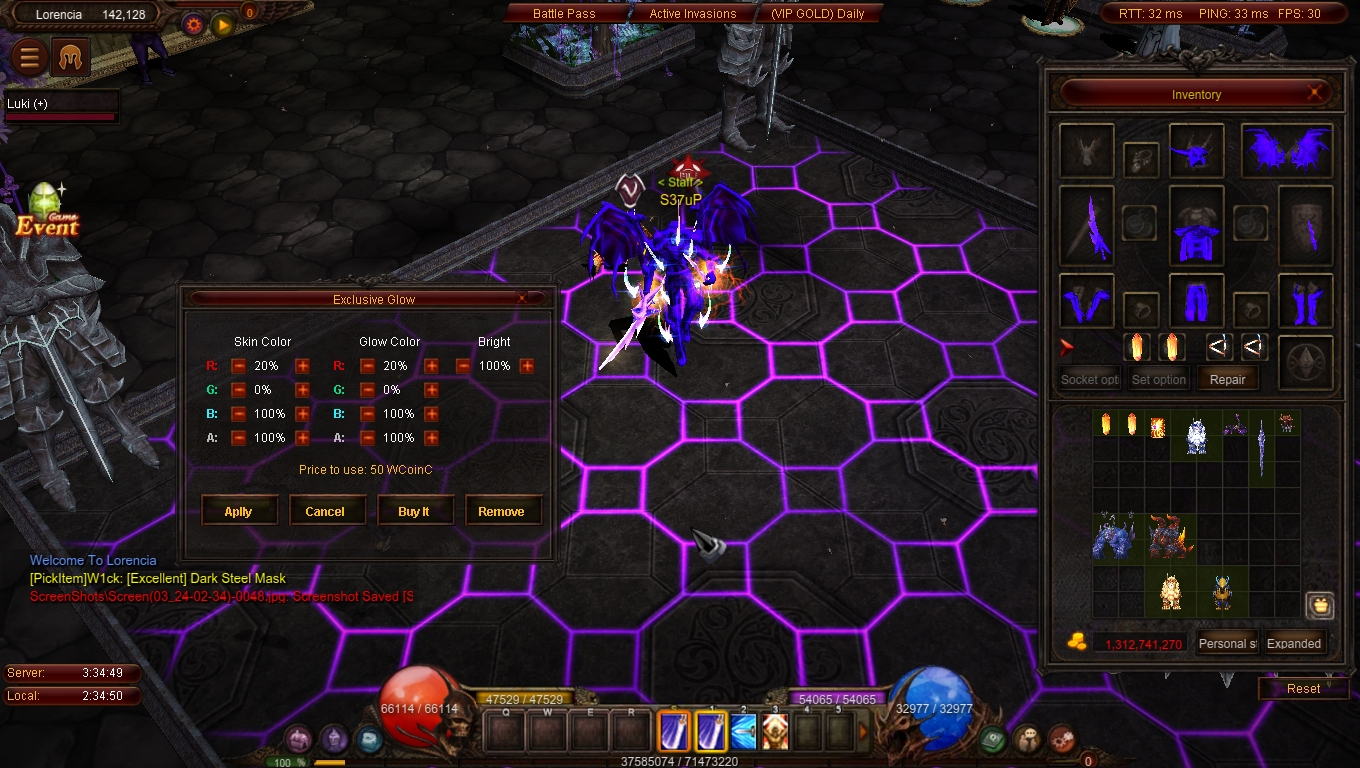Screen dimensions: 1360x768
Task: Decrease the Bright percentage
Action: coord(463,366)
